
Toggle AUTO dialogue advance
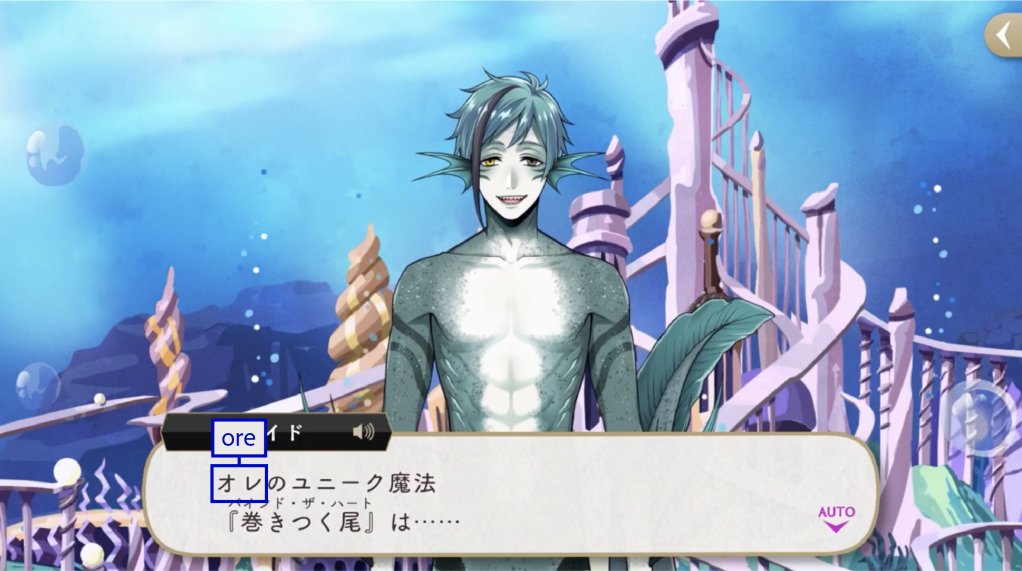[x=836, y=517]
